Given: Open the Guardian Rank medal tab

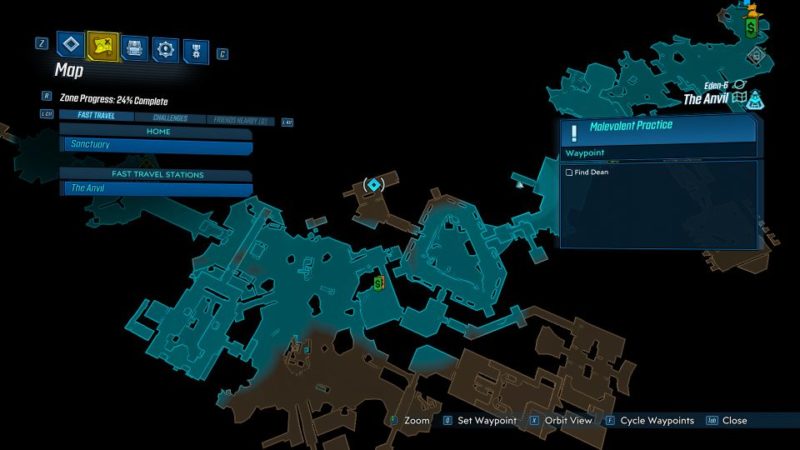Looking at the screenshot, I should coord(193,47).
